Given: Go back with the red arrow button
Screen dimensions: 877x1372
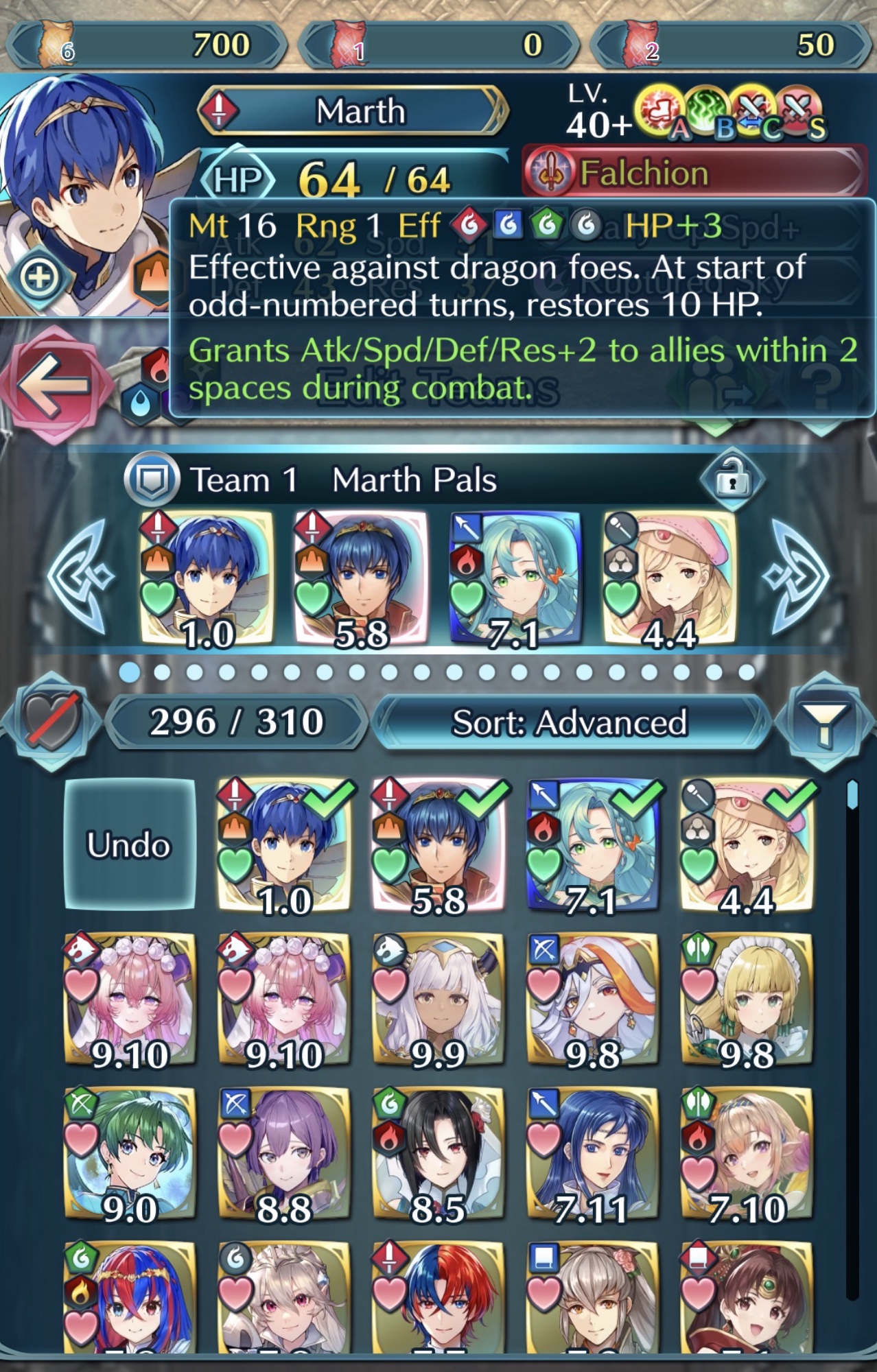Looking at the screenshot, I should tap(55, 385).
